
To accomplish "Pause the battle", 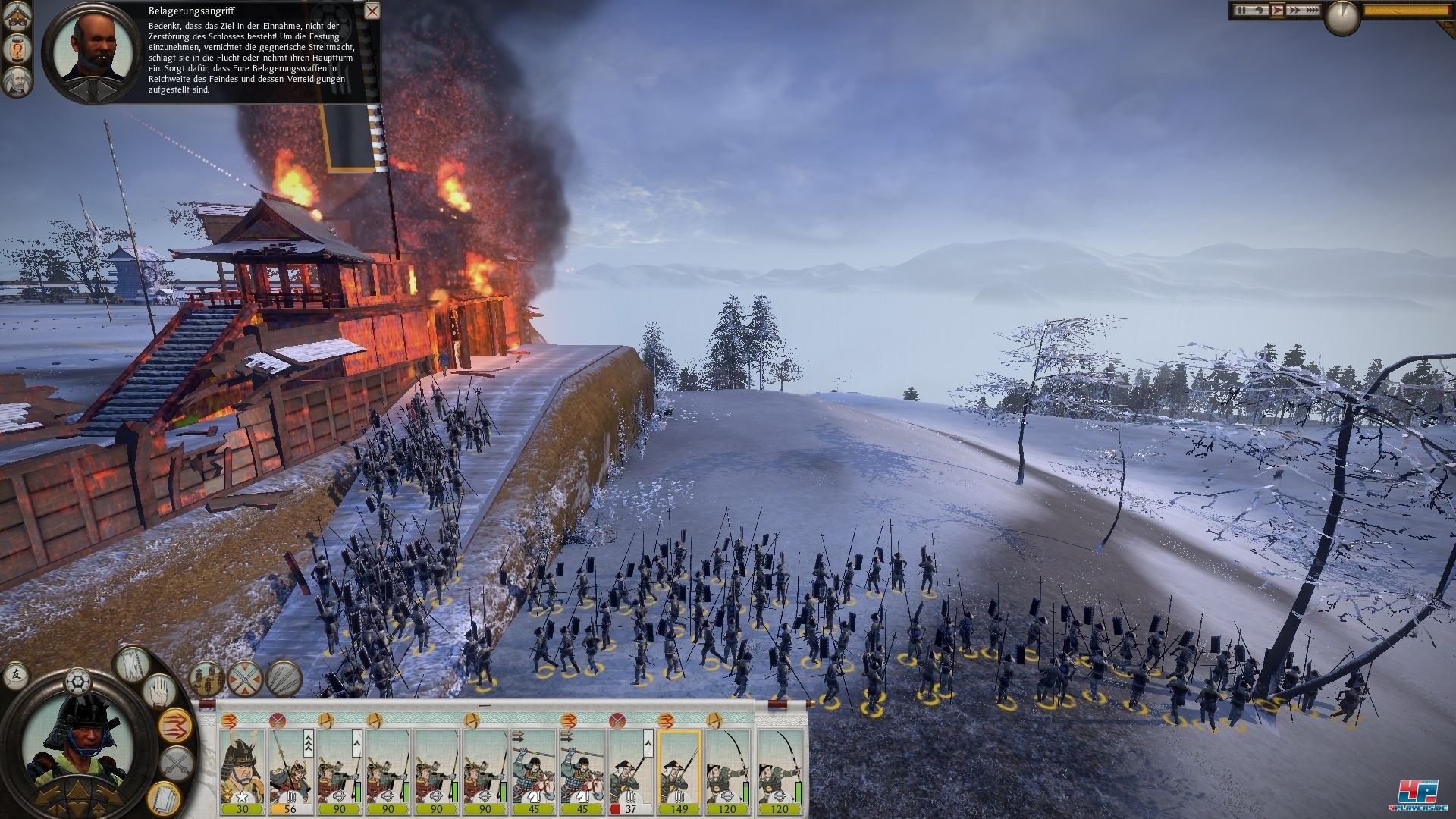I will (1241, 11).
